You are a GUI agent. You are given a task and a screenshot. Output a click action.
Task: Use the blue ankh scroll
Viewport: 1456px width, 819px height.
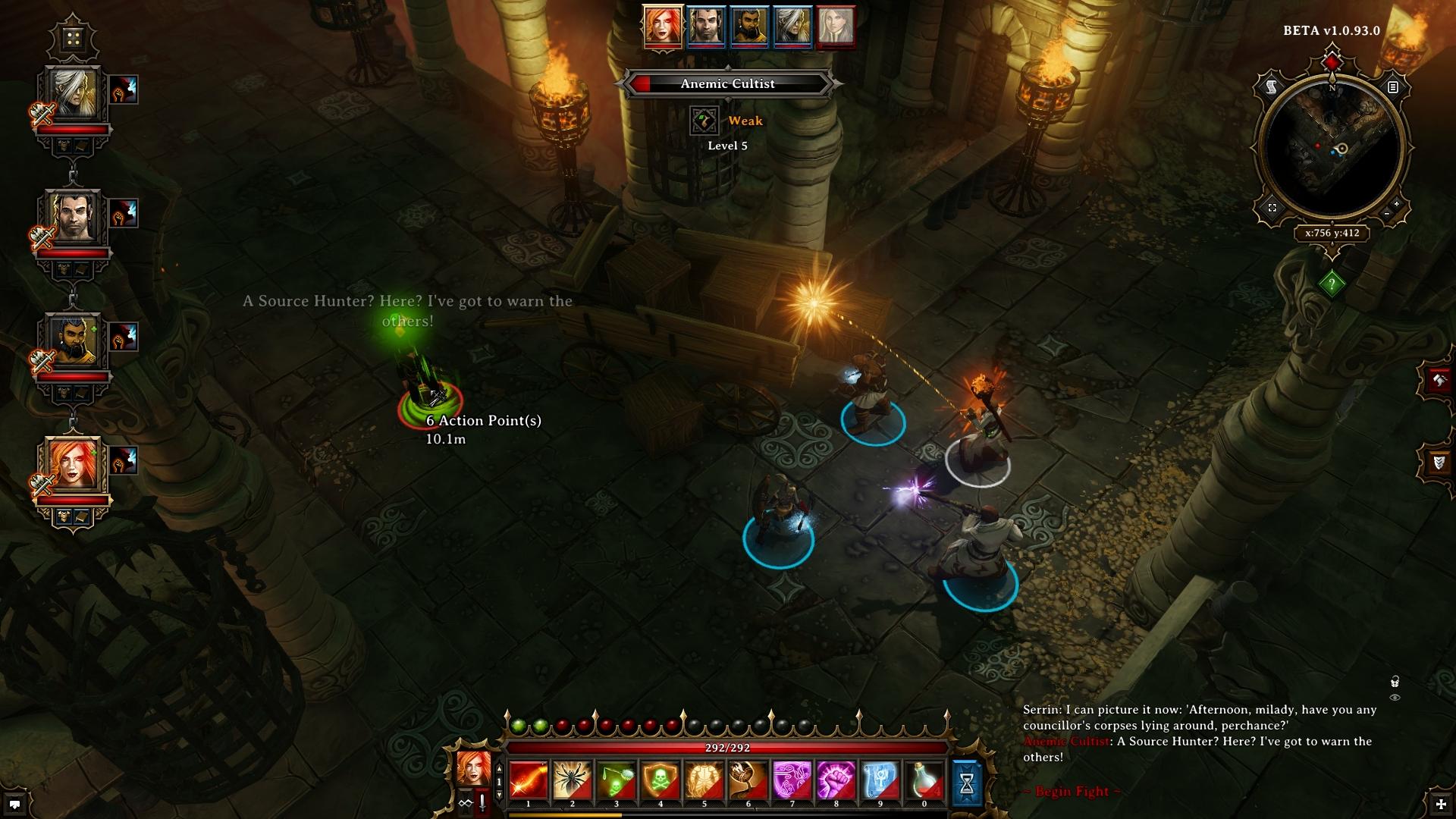[x=880, y=780]
